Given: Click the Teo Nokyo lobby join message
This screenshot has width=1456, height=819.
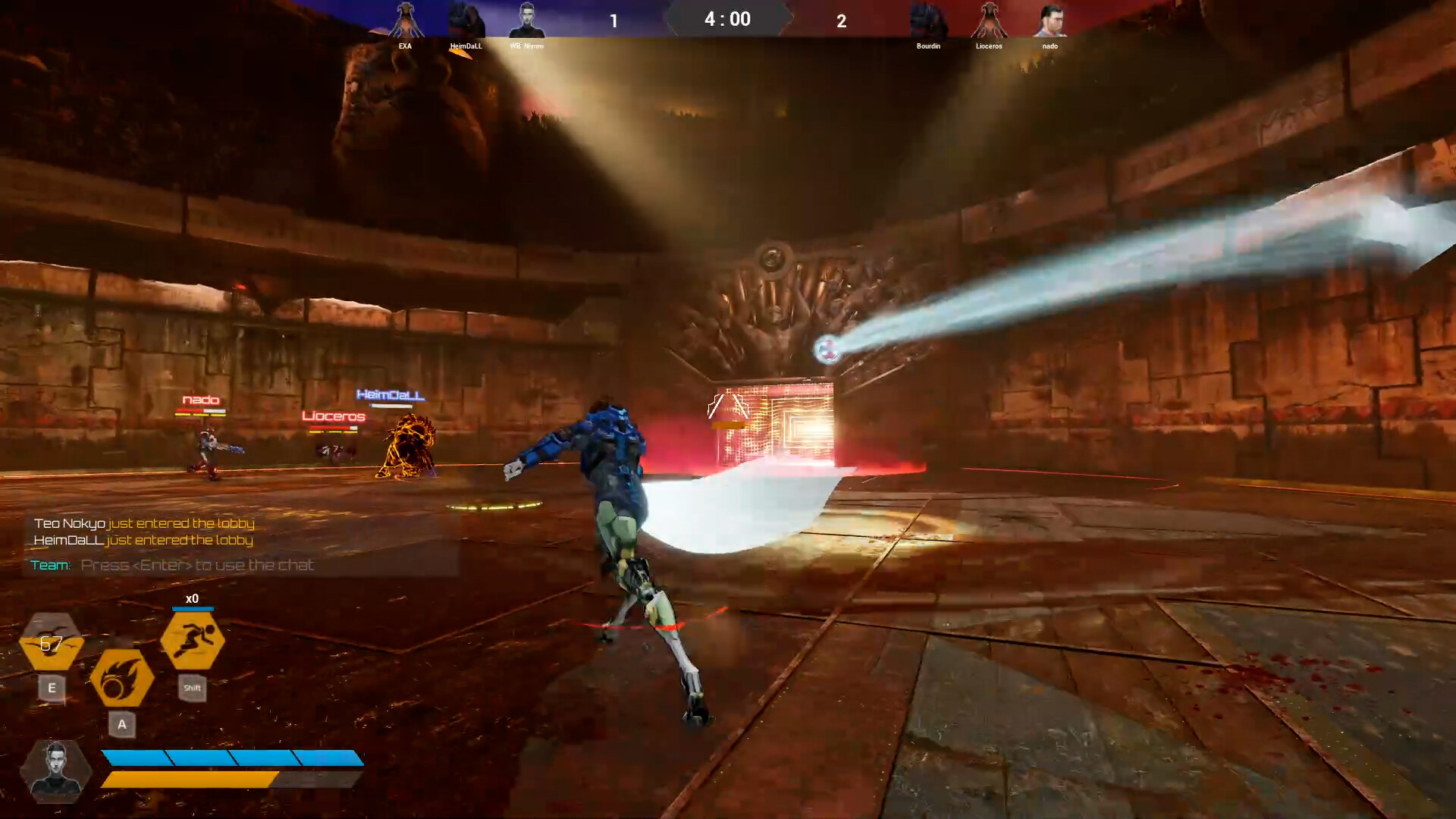Looking at the screenshot, I should click(x=144, y=523).
